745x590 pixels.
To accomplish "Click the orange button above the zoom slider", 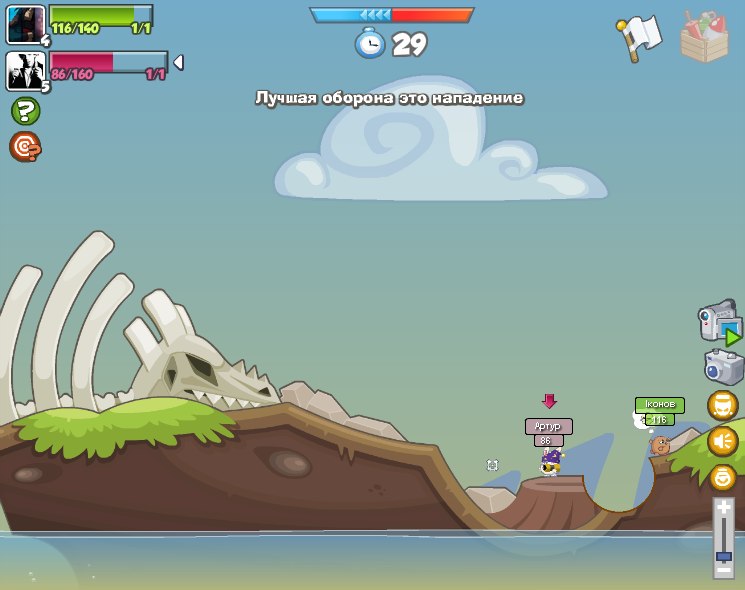I will point(723,476).
